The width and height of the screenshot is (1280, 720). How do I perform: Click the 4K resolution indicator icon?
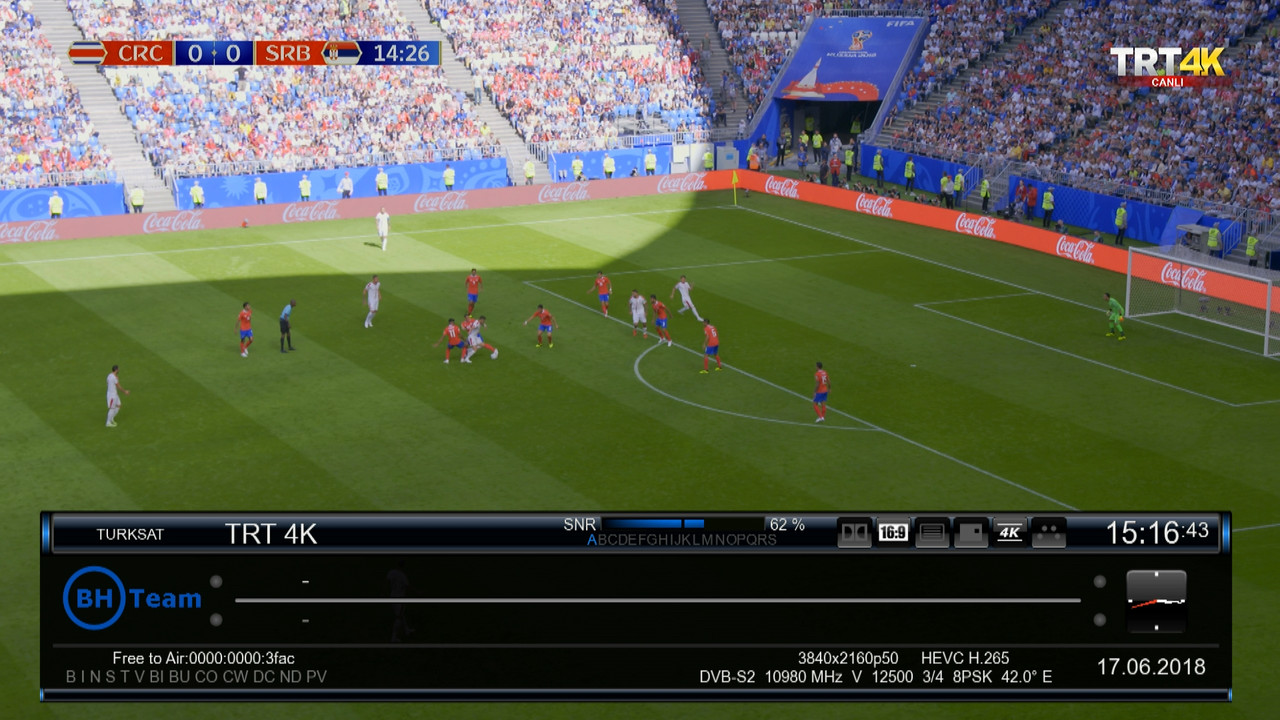1010,533
